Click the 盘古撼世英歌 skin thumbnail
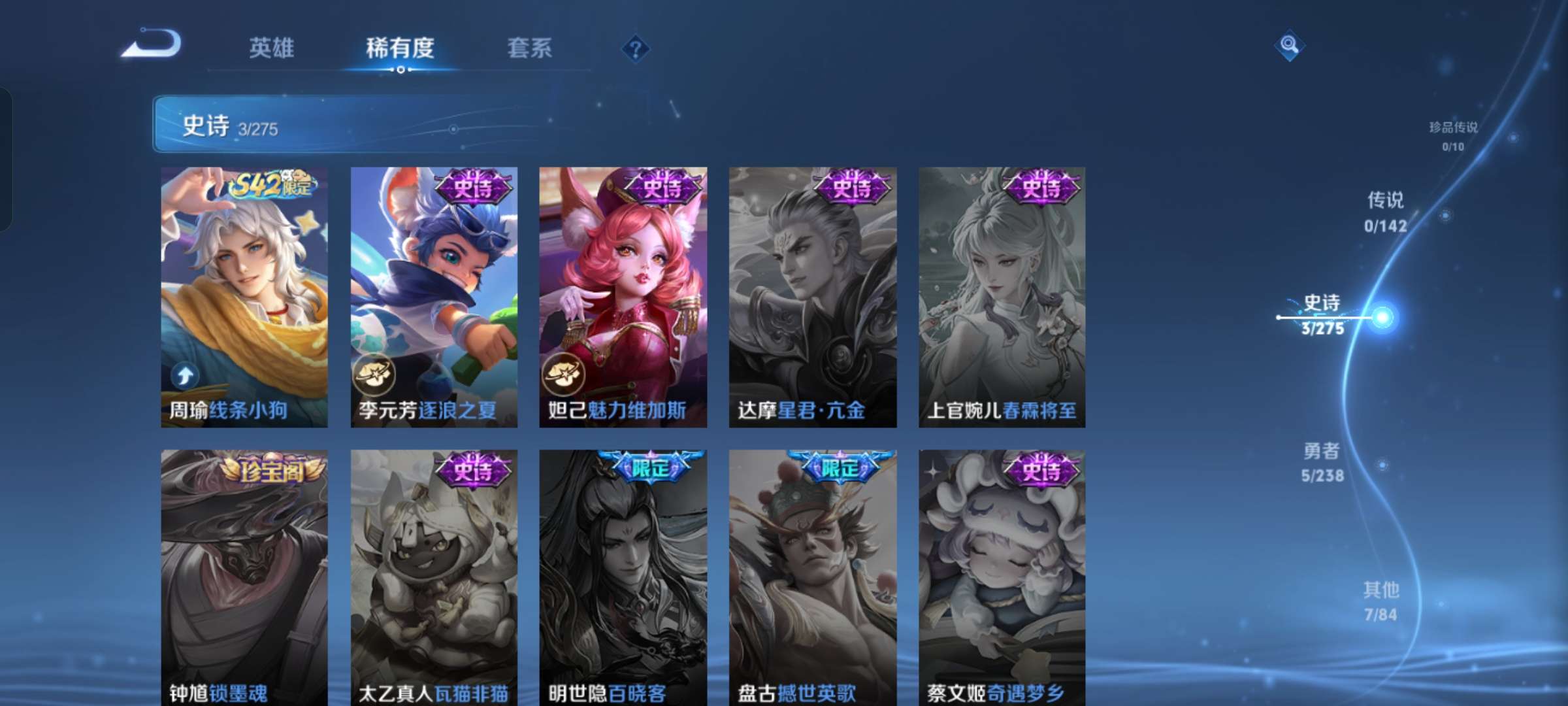1568x706 pixels. pyautogui.click(x=812, y=575)
